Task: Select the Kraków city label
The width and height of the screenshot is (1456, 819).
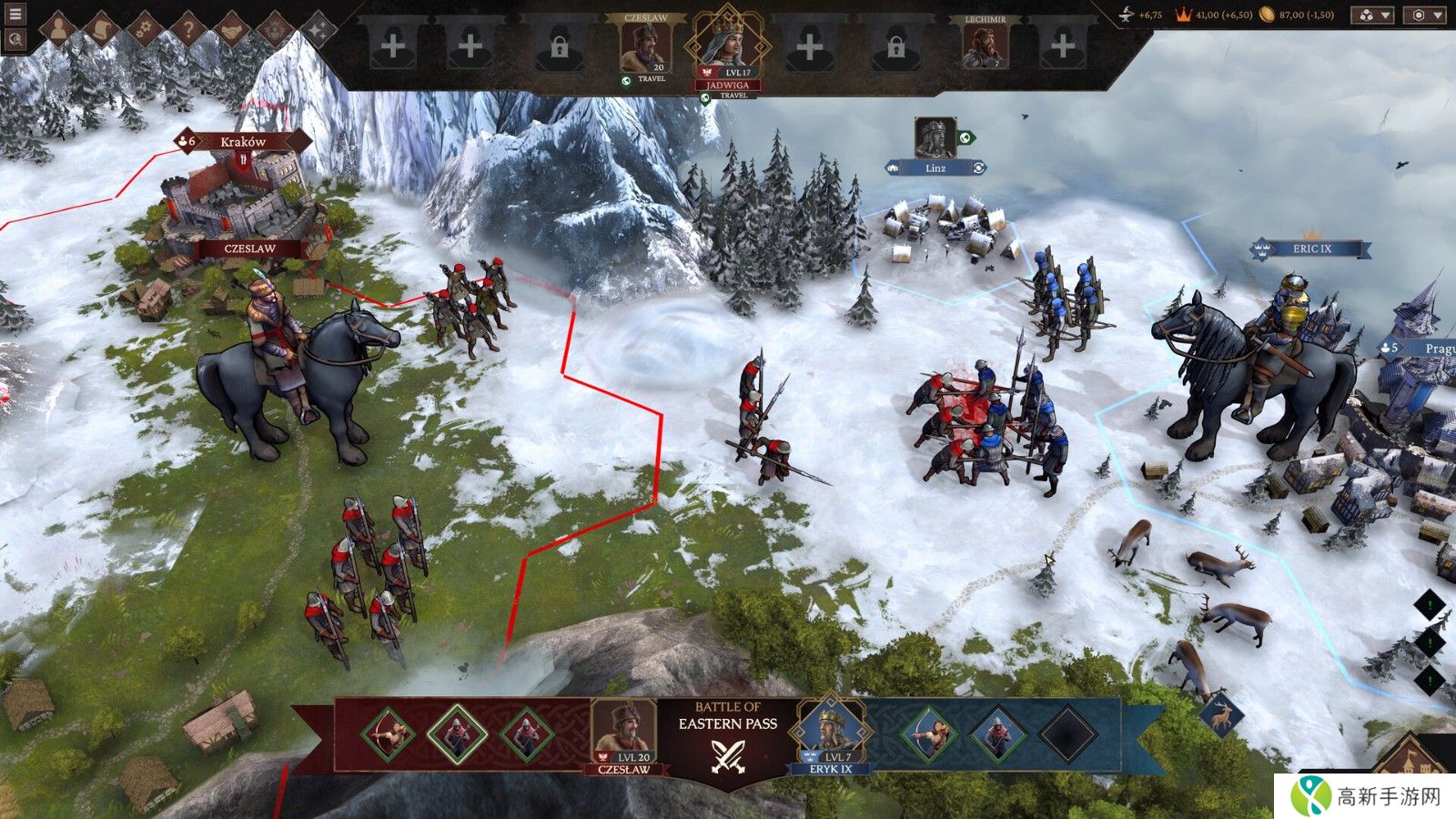Action: coord(243,141)
